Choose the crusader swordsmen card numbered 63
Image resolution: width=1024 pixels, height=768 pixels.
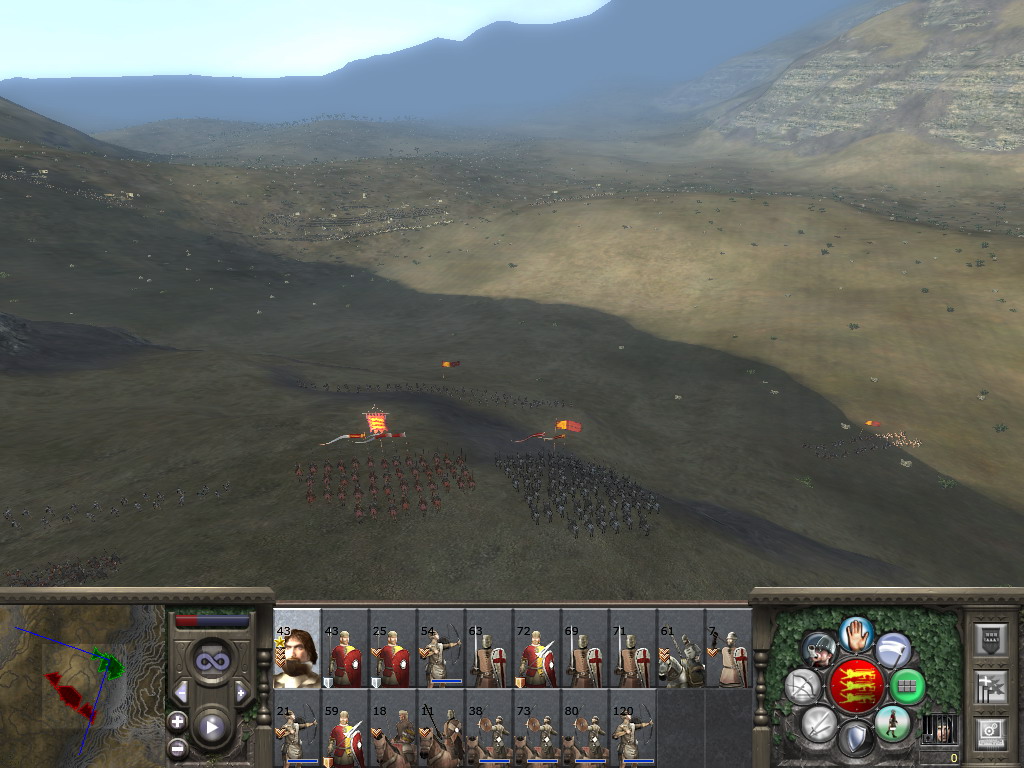(489, 649)
